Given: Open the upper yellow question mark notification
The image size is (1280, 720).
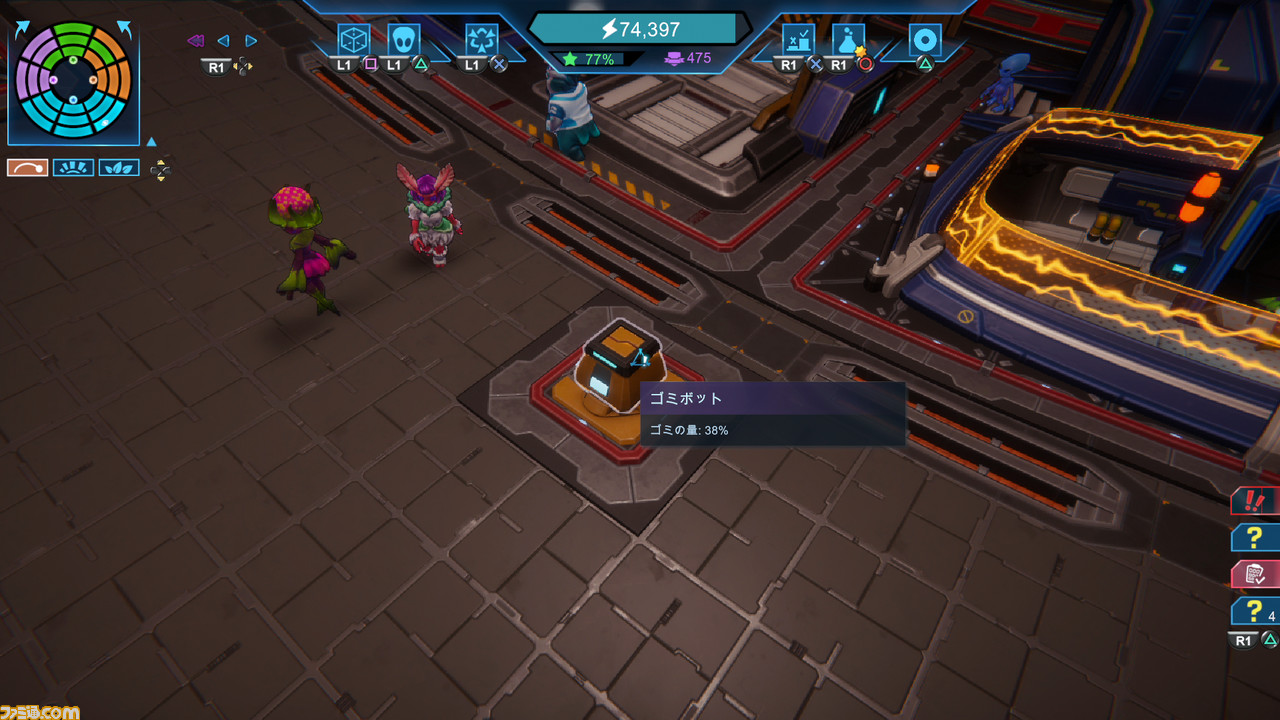Looking at the screenshot, I should [1254, 537].
